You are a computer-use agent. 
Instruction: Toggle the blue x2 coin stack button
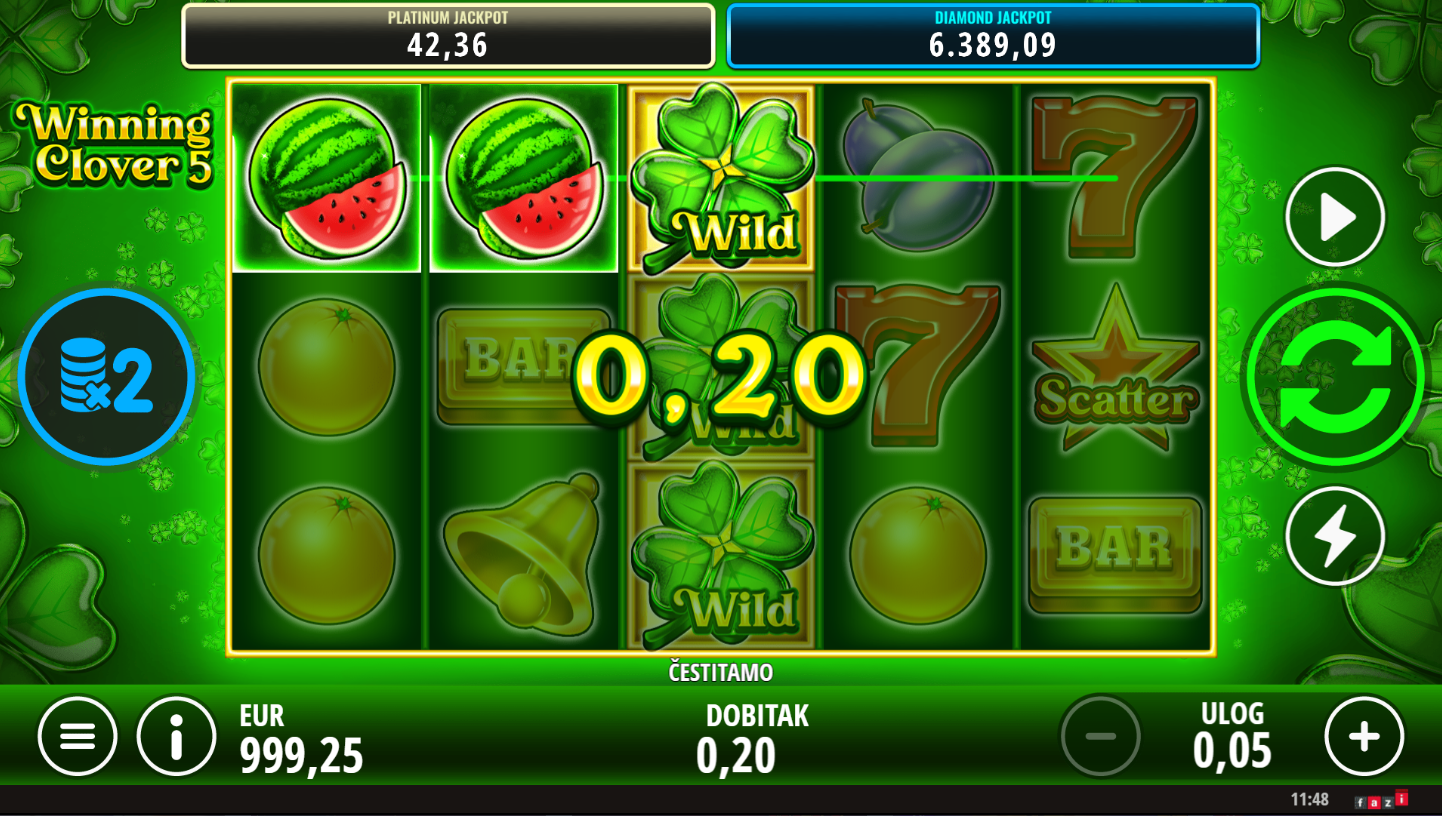pos(106,377)
